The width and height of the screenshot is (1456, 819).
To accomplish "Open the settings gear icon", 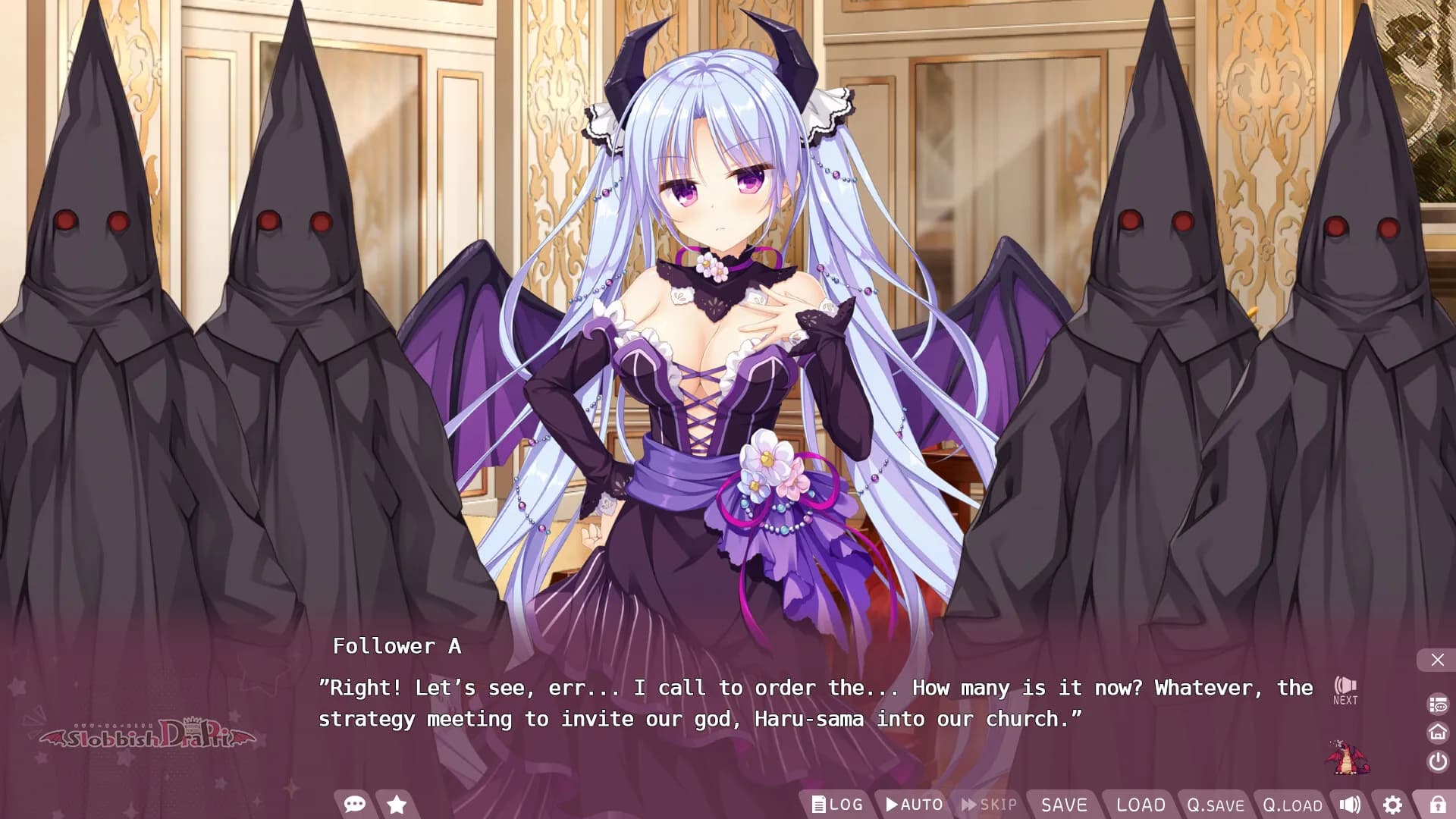I will 1394,805.
